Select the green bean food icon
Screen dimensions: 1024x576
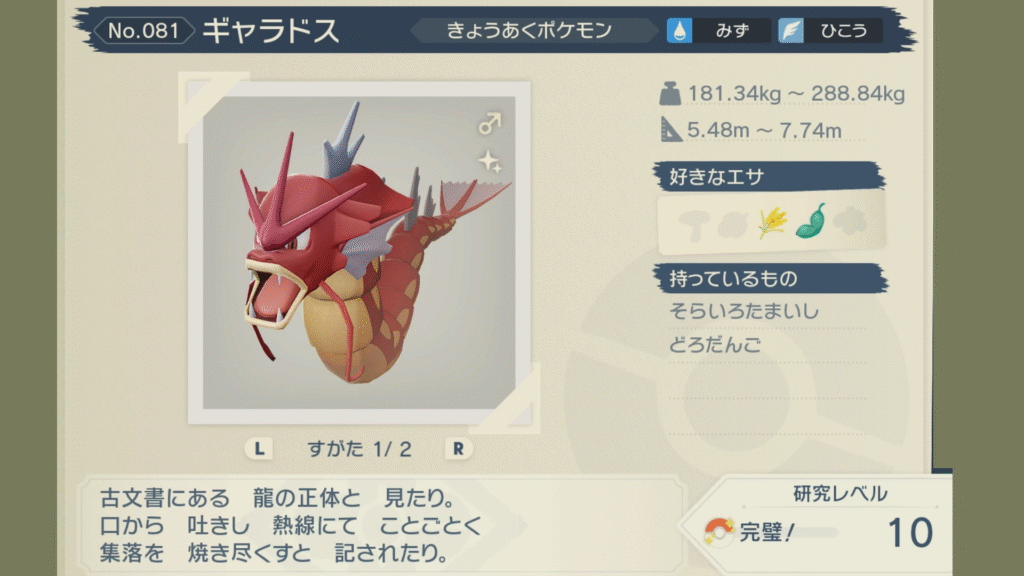click(x=811, y=222)
